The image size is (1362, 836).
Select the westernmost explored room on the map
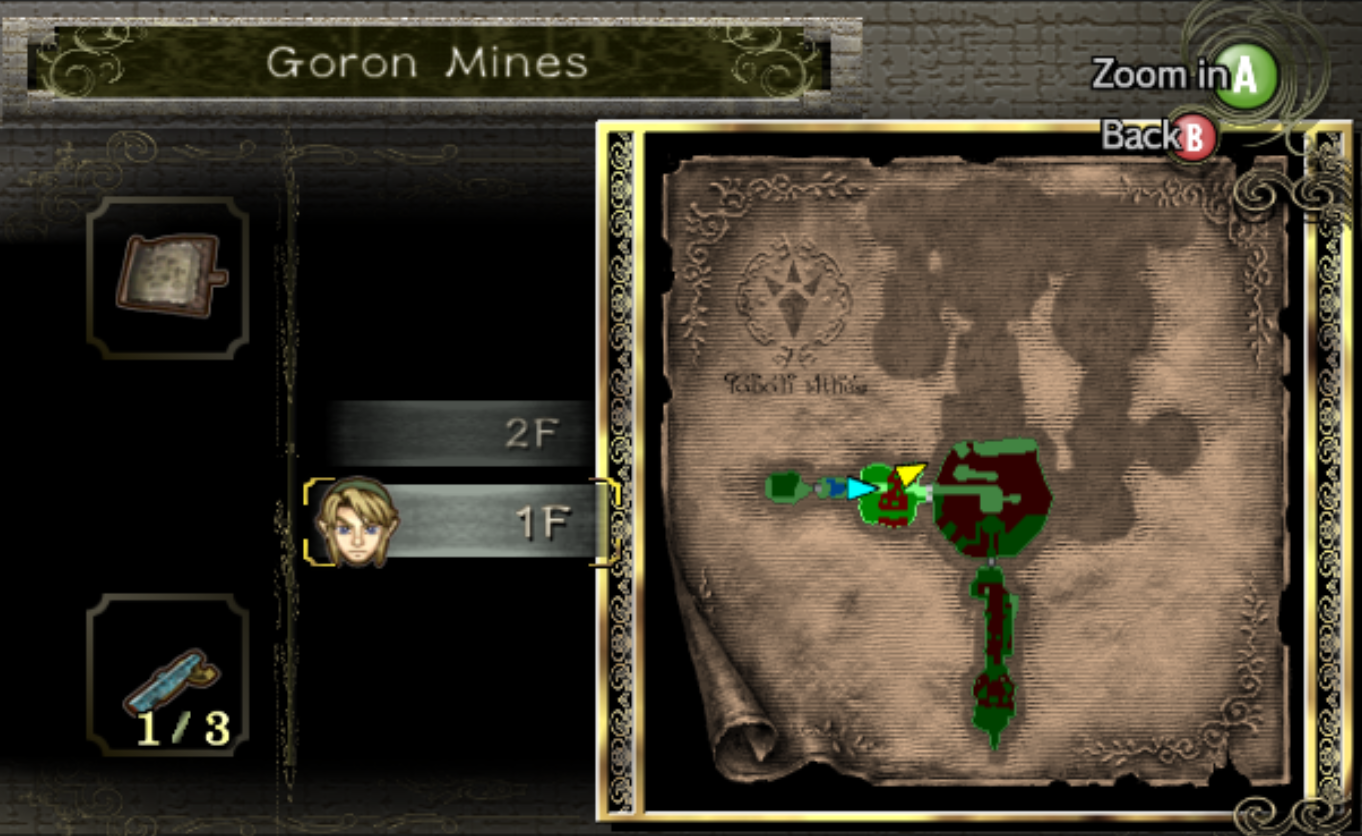coord(782,488)
